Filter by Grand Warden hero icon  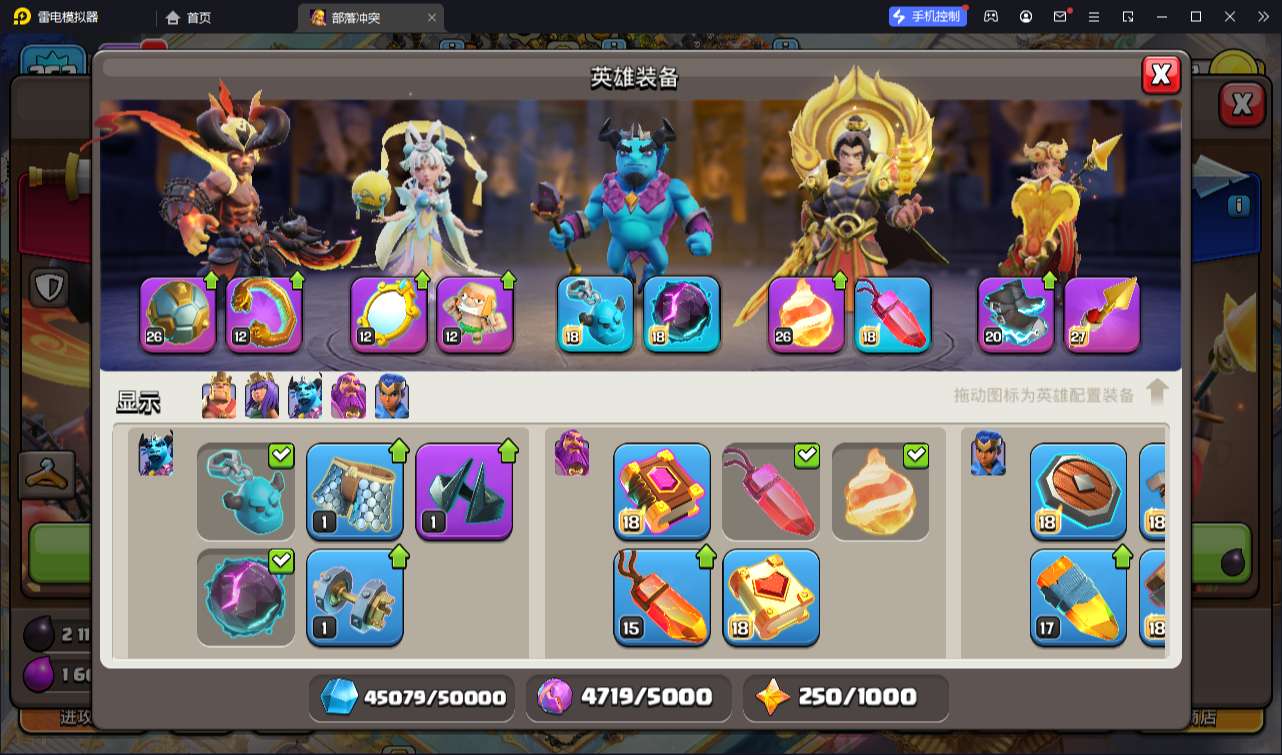(x=349, y=396)
